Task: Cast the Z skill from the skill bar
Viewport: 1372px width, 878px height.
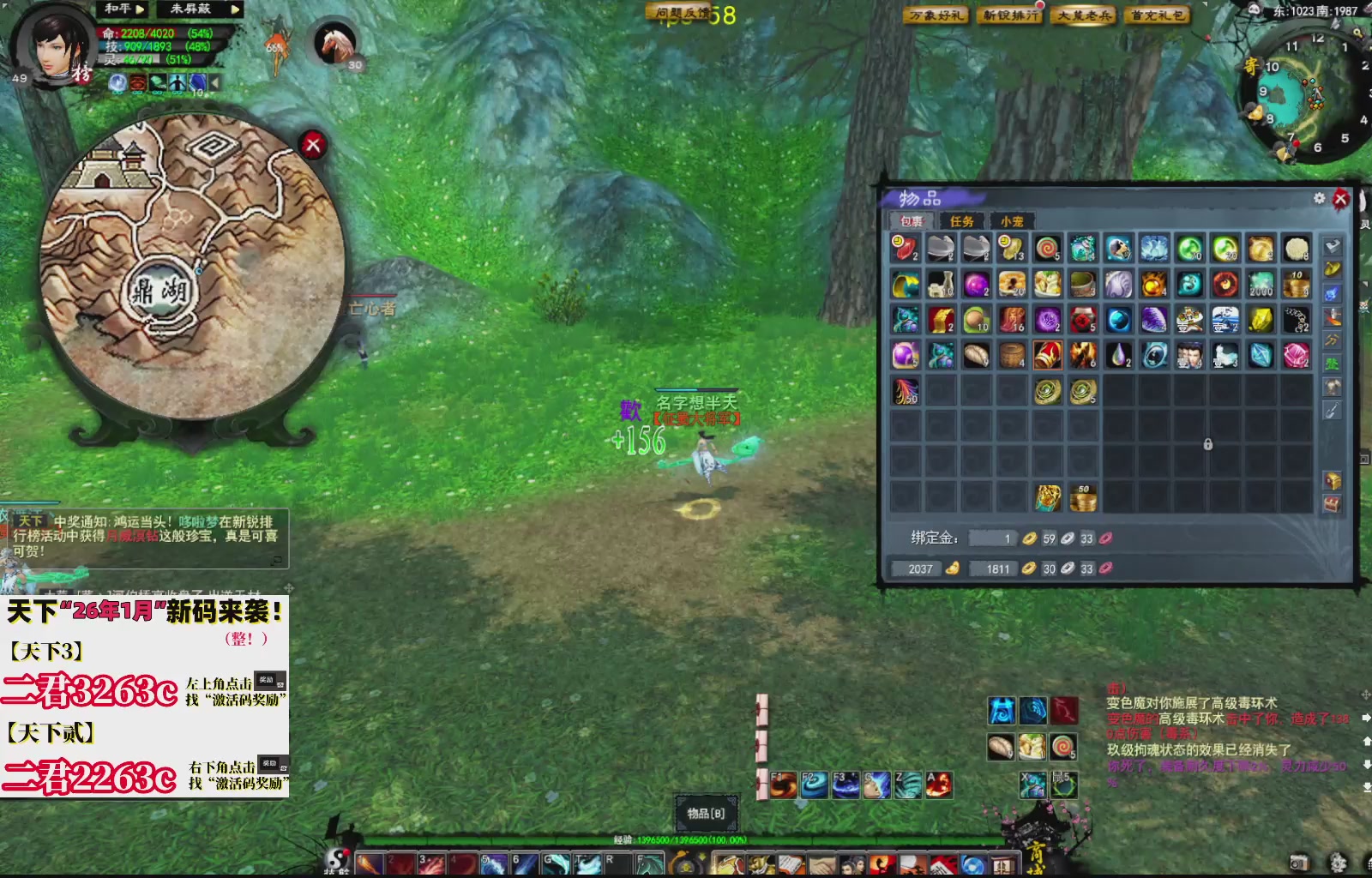Action: click(911, 785)
